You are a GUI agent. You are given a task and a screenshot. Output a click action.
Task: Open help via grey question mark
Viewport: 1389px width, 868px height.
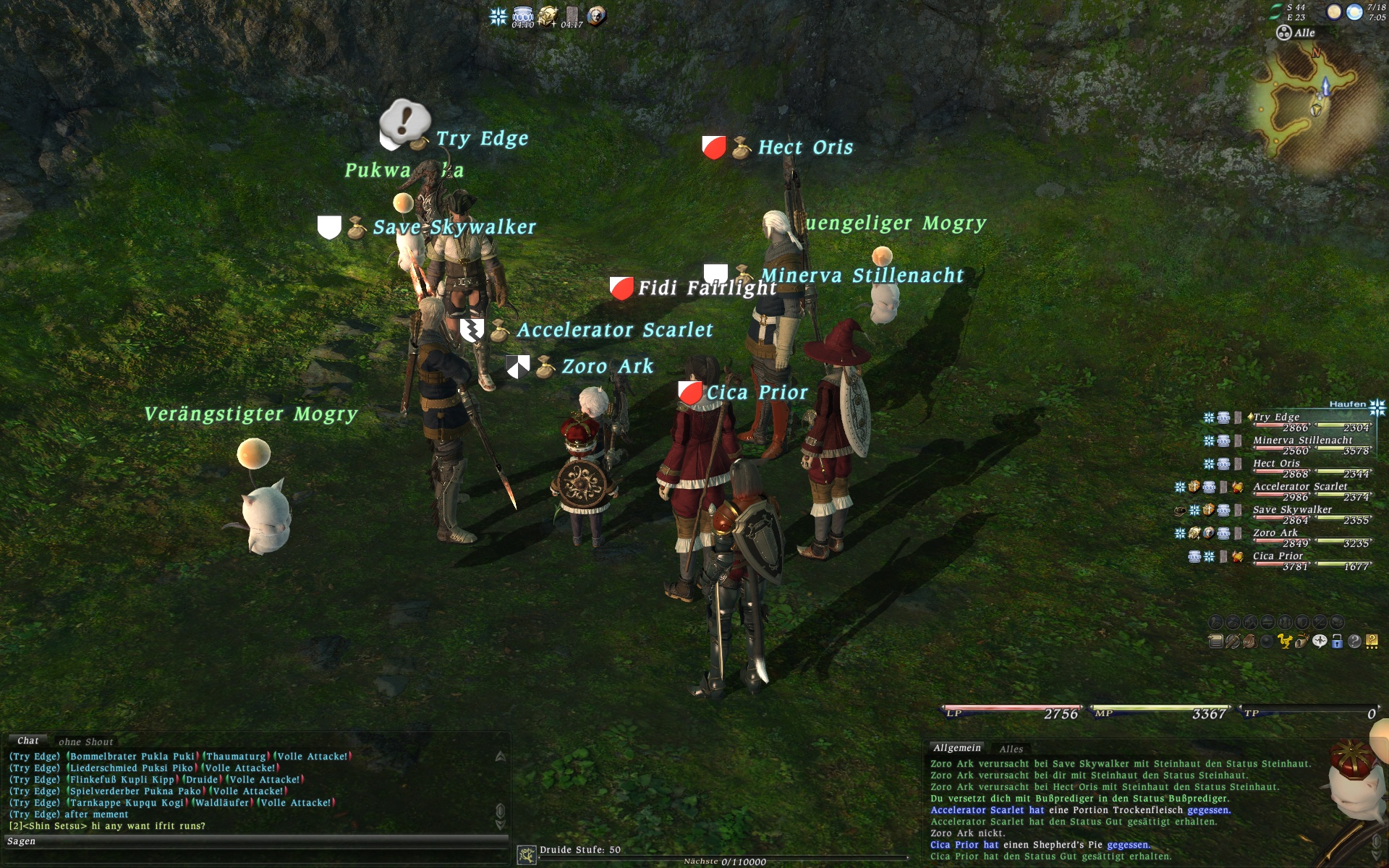(1354, 642)
